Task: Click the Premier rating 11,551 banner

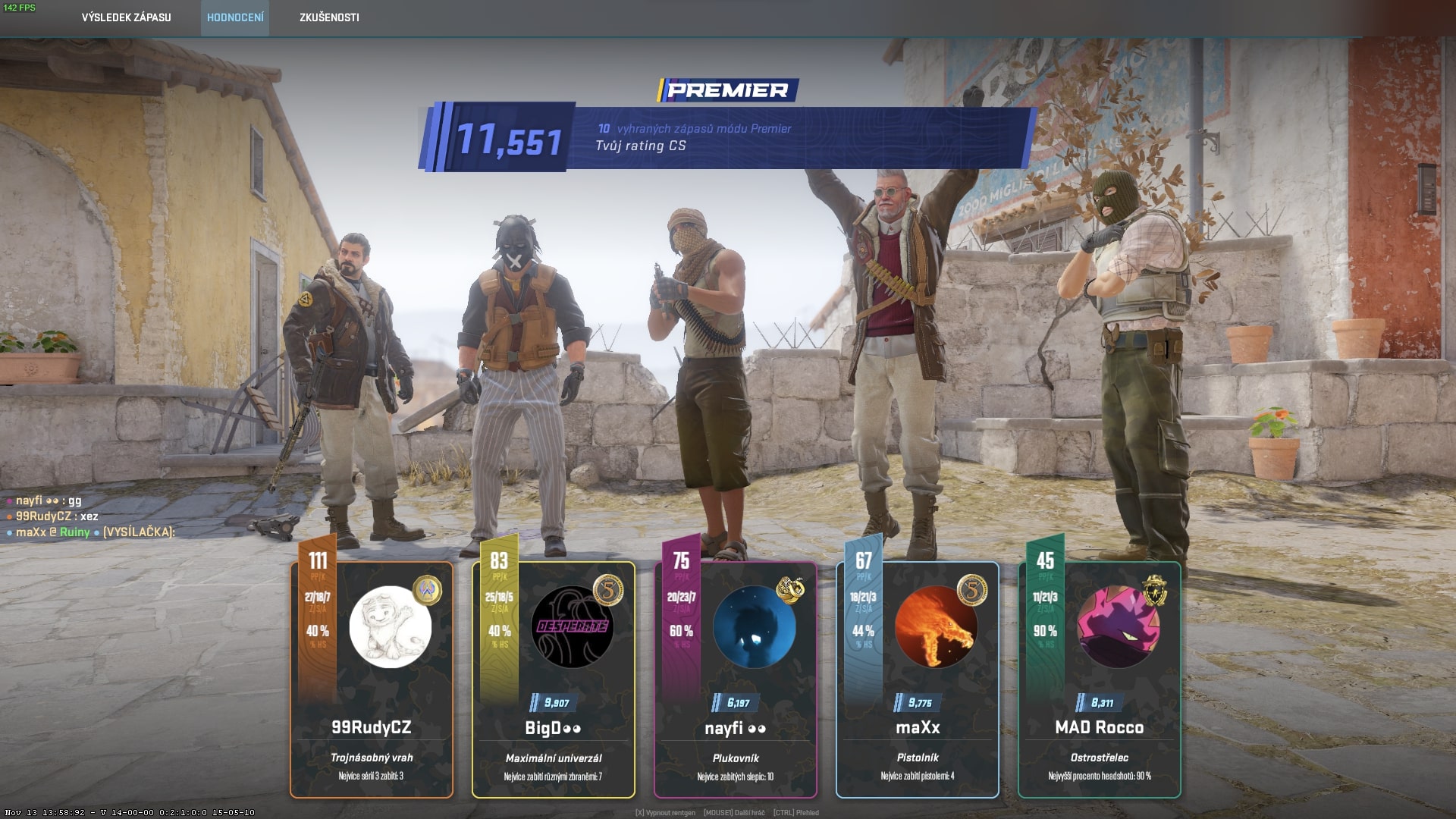Action: [726, 137]
